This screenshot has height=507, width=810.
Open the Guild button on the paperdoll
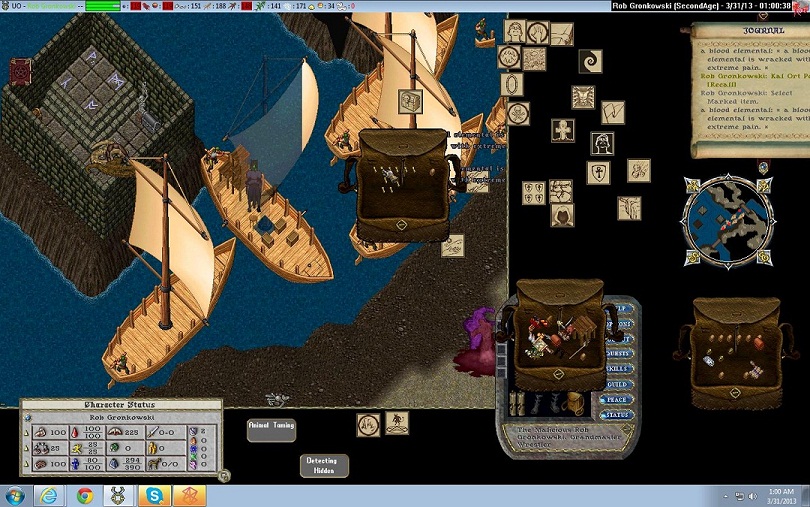click(x=620, y=383)
